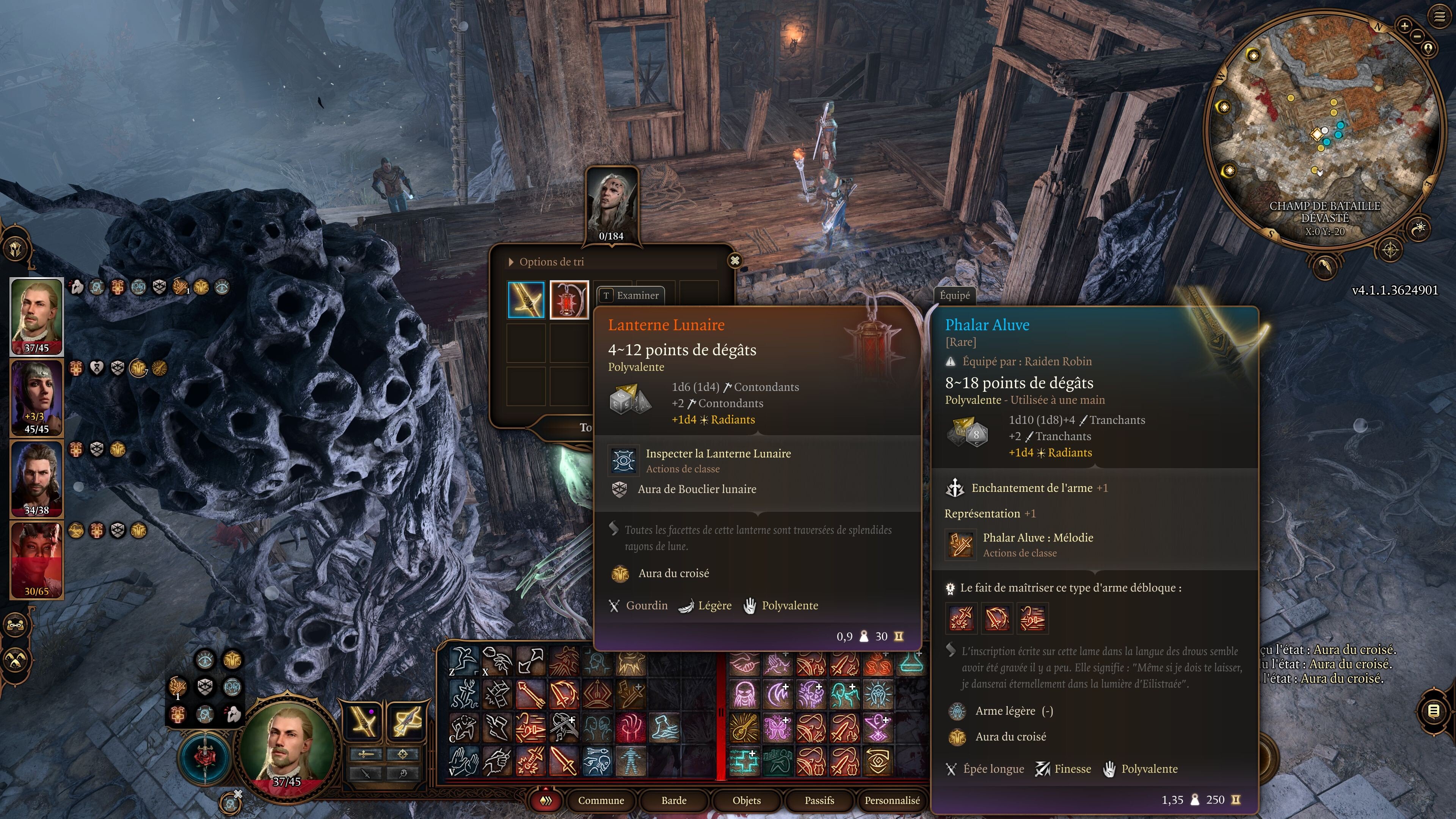The height and width of the screenshot is (819, 1456).
Task: Expand the Options de tri sorting options
Action: (x=511, y=262)
